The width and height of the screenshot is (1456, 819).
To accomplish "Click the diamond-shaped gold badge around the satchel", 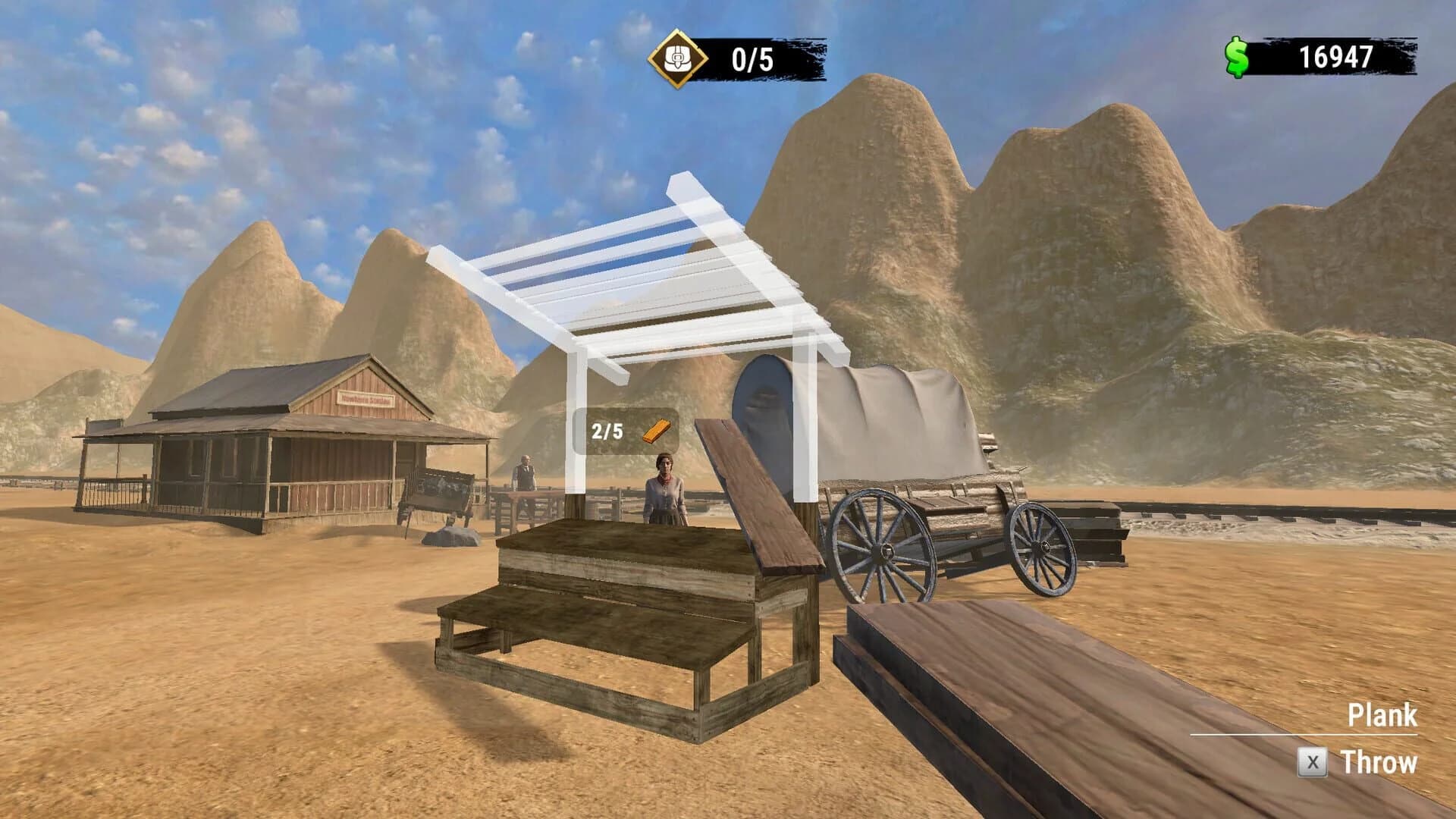I will (x=678, y=55).
